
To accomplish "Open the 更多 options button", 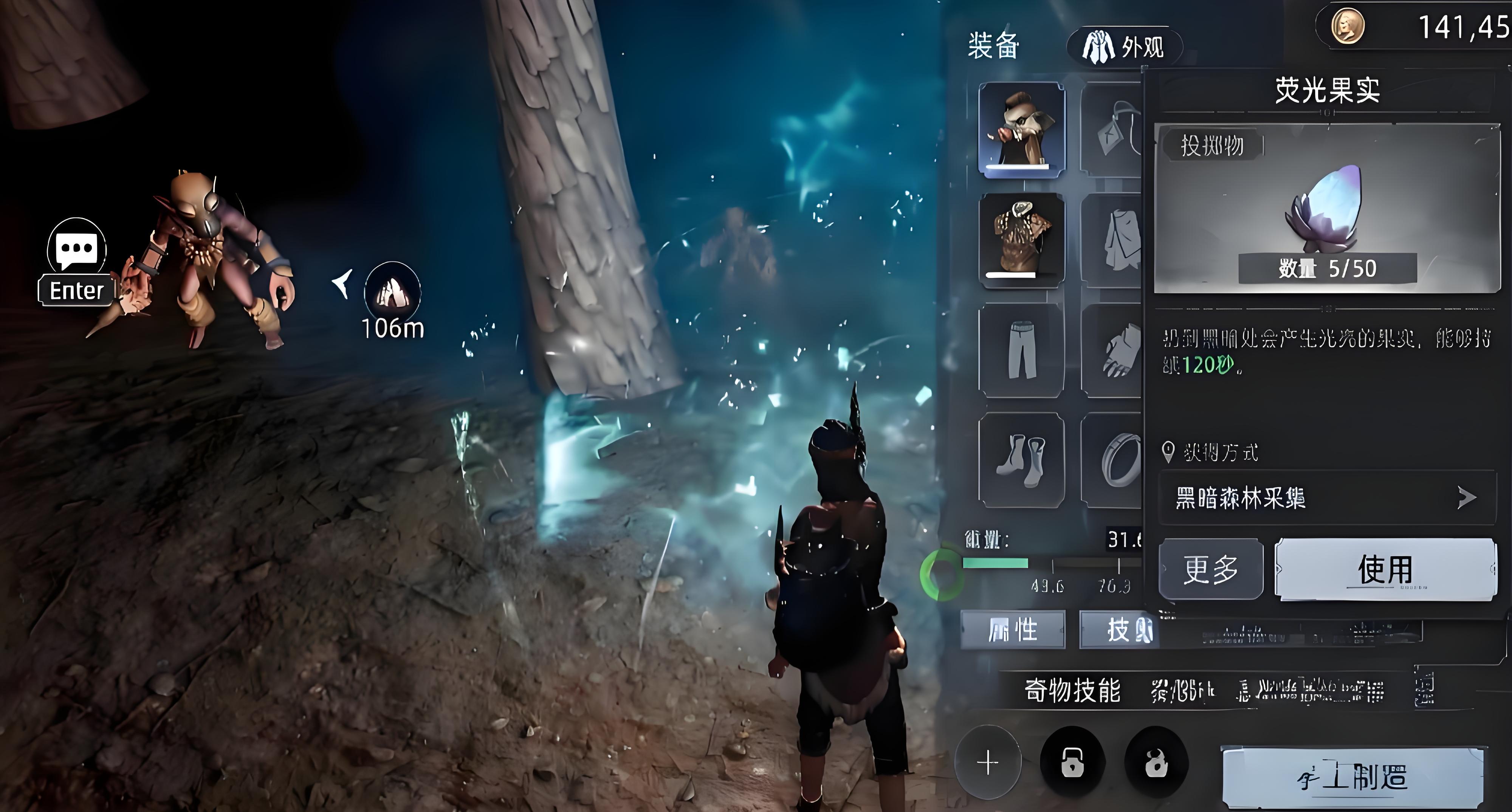I will coord(1210,568).
